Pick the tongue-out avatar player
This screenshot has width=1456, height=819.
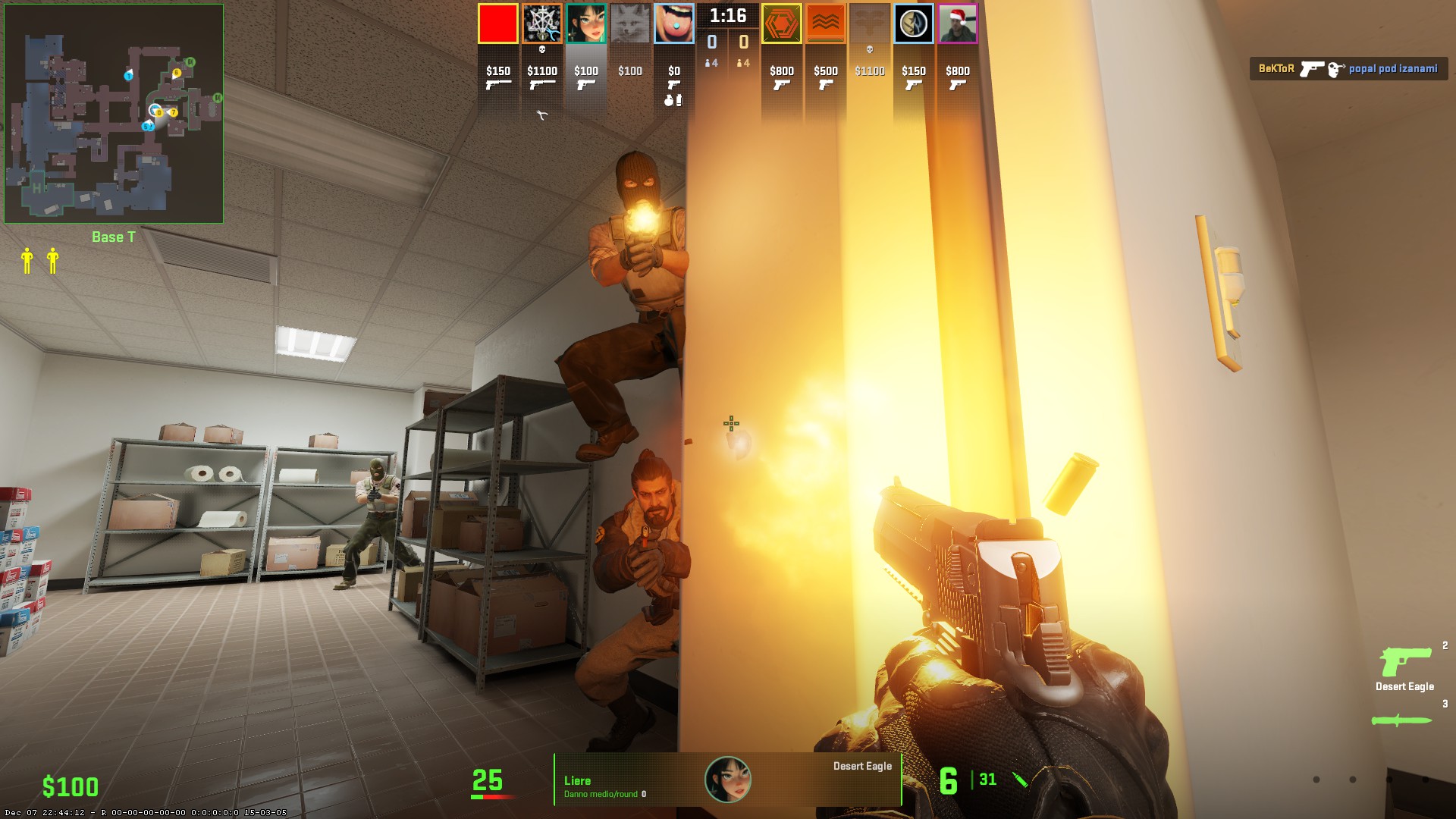[673, 24]
